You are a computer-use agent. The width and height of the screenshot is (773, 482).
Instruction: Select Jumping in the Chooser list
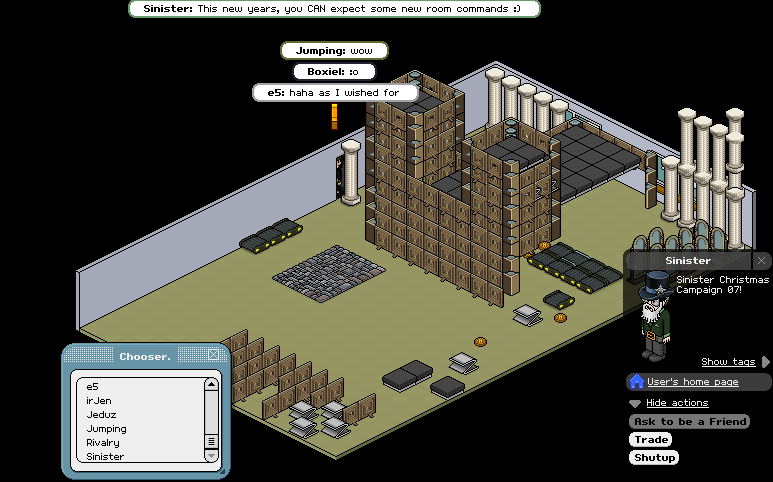click(x=107, y=428)
